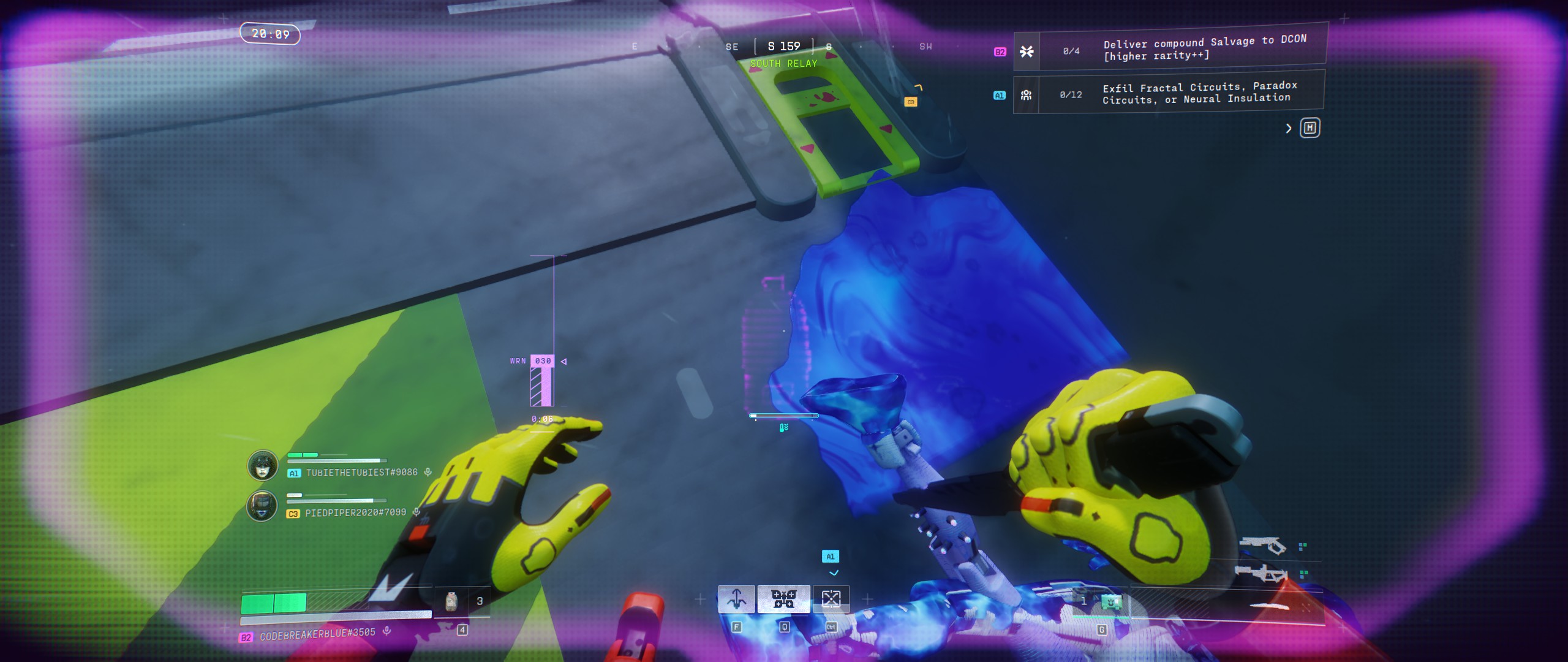Click the yellow C3 teammate marker

pos(911,102)
